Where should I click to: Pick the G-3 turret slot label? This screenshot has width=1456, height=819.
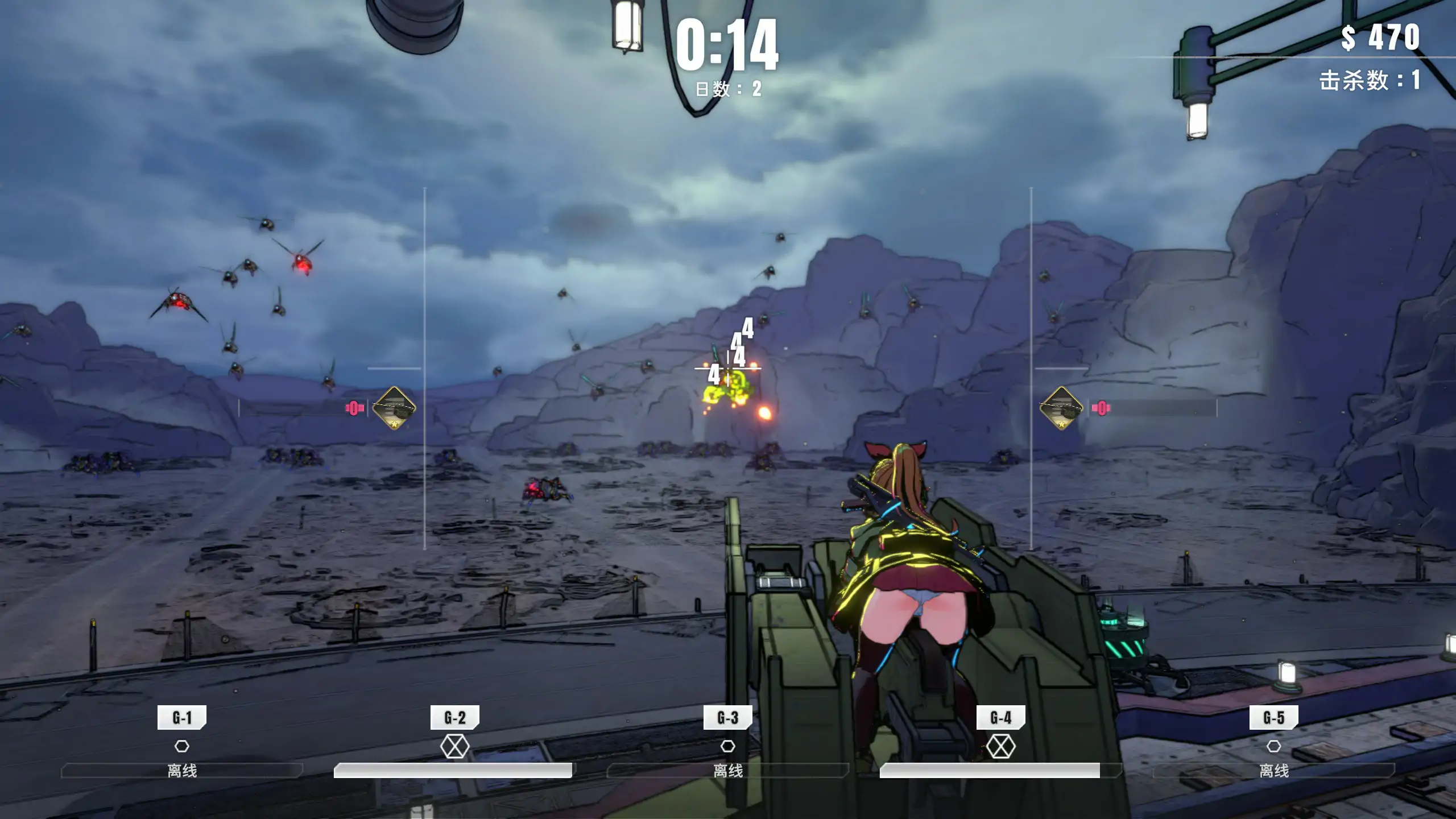pos(728,718)
